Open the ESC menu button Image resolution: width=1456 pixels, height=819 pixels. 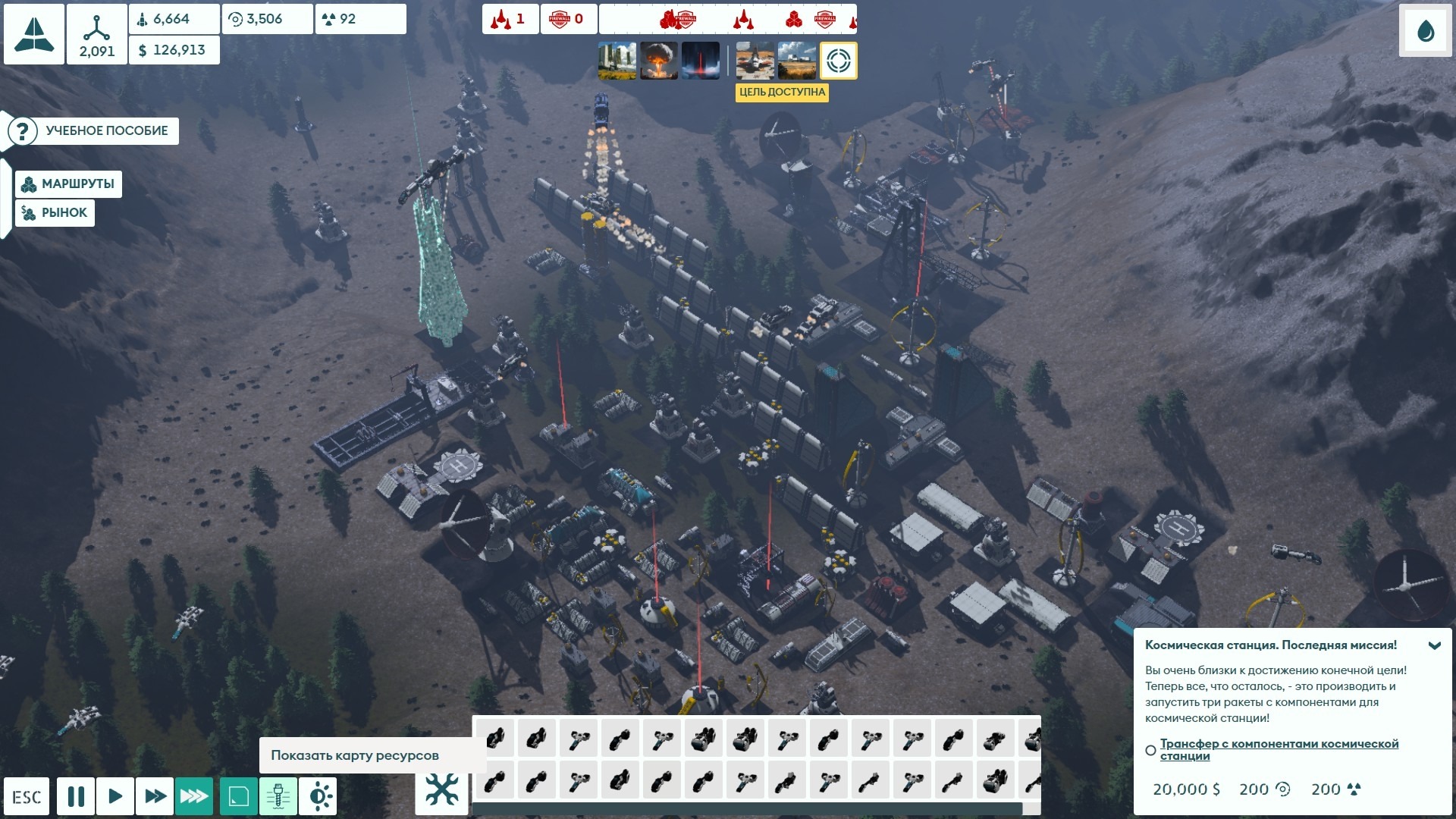[27, 797]
